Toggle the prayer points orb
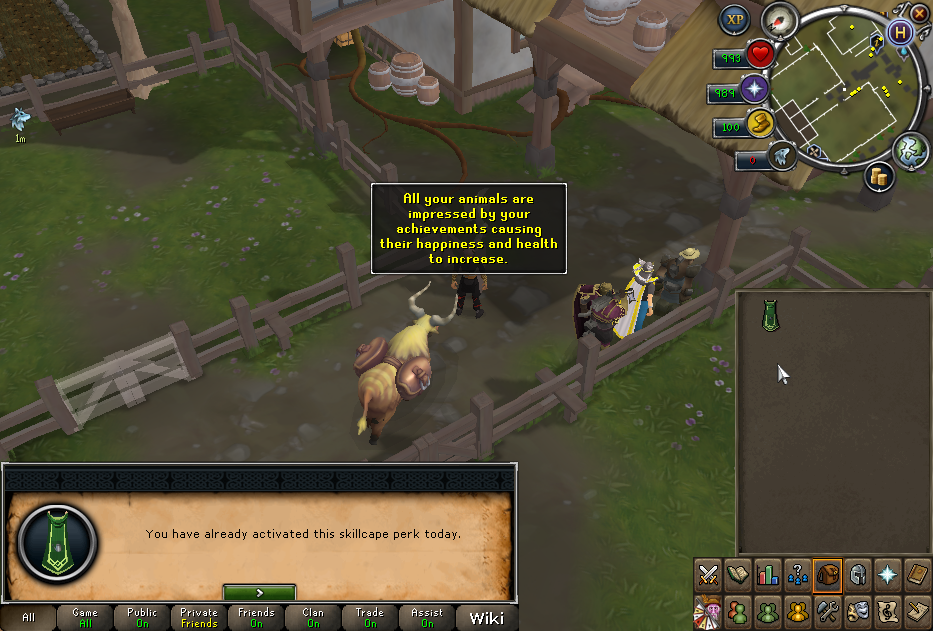 (753, 90)
